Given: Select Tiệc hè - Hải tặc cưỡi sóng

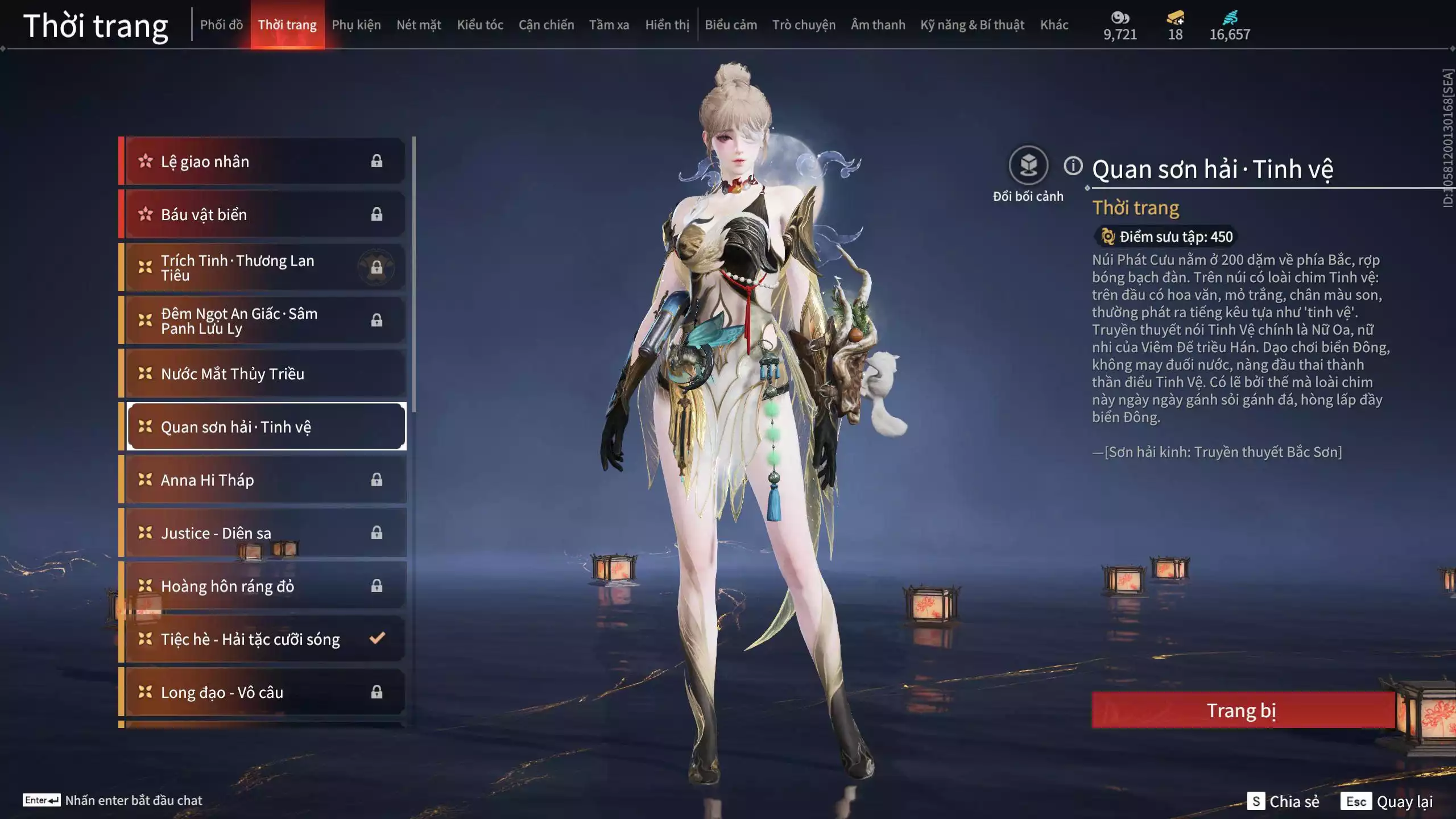Looking at the screenshot, I should pyautogui.click(x=264, y=639).
